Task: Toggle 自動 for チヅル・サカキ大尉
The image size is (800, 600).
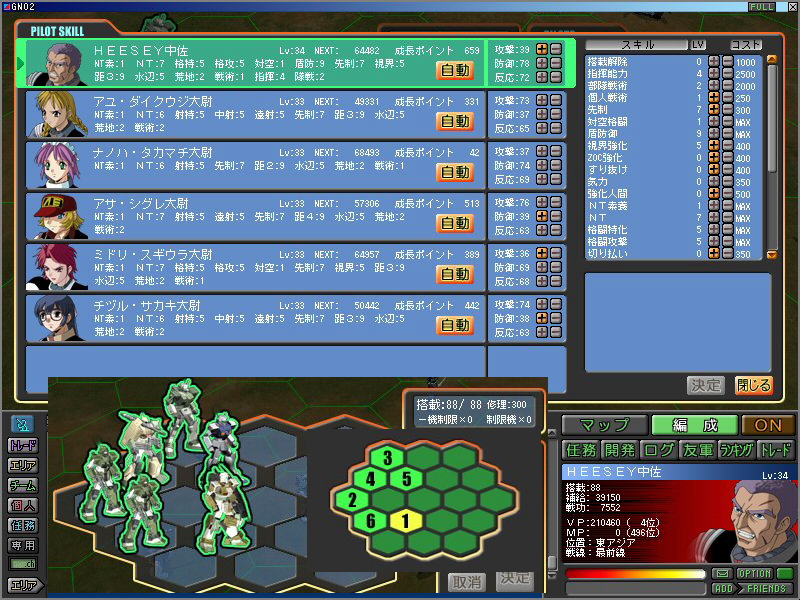Action: (455, 325)
